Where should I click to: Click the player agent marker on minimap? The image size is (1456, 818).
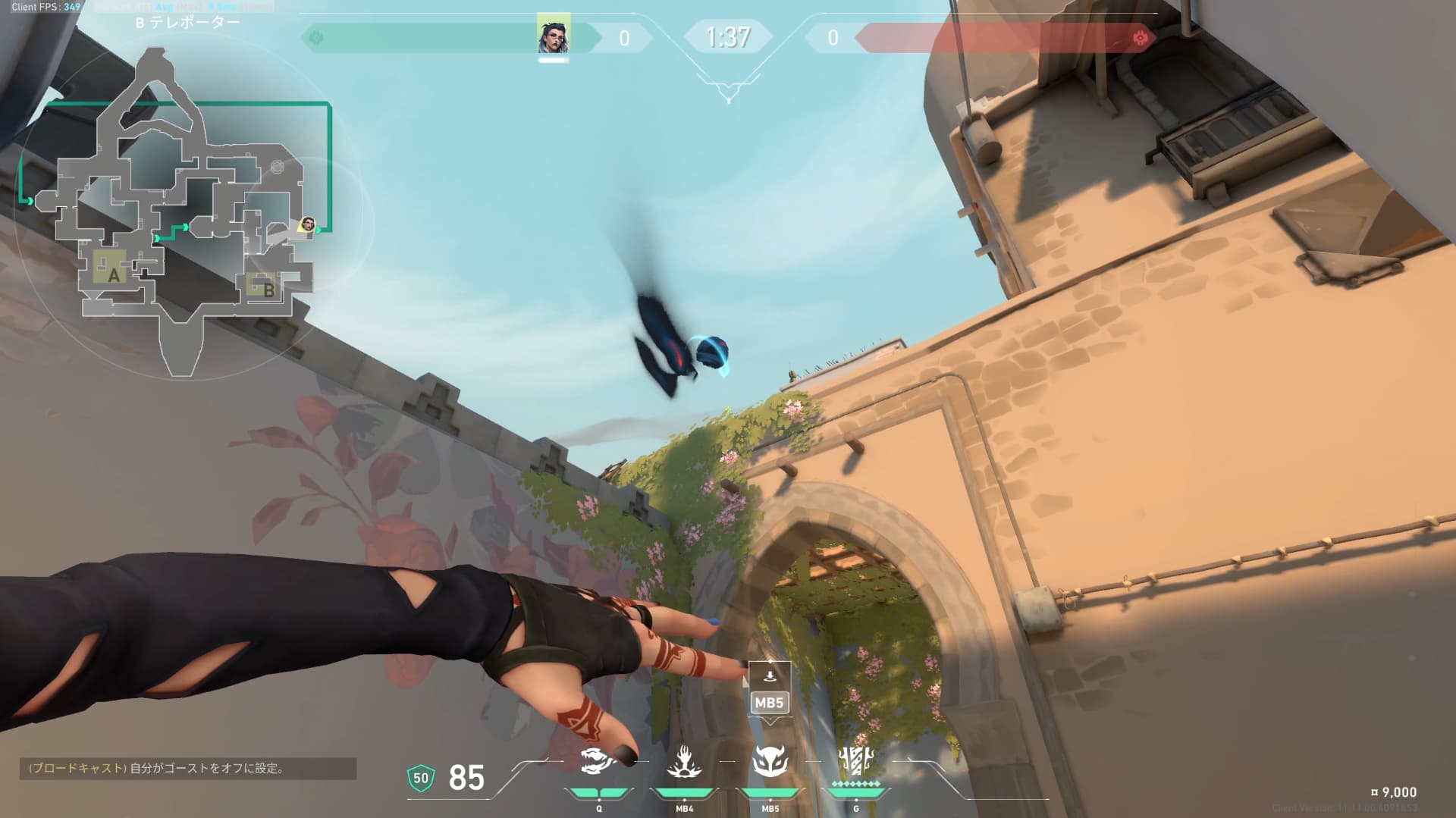click(306, 224)
